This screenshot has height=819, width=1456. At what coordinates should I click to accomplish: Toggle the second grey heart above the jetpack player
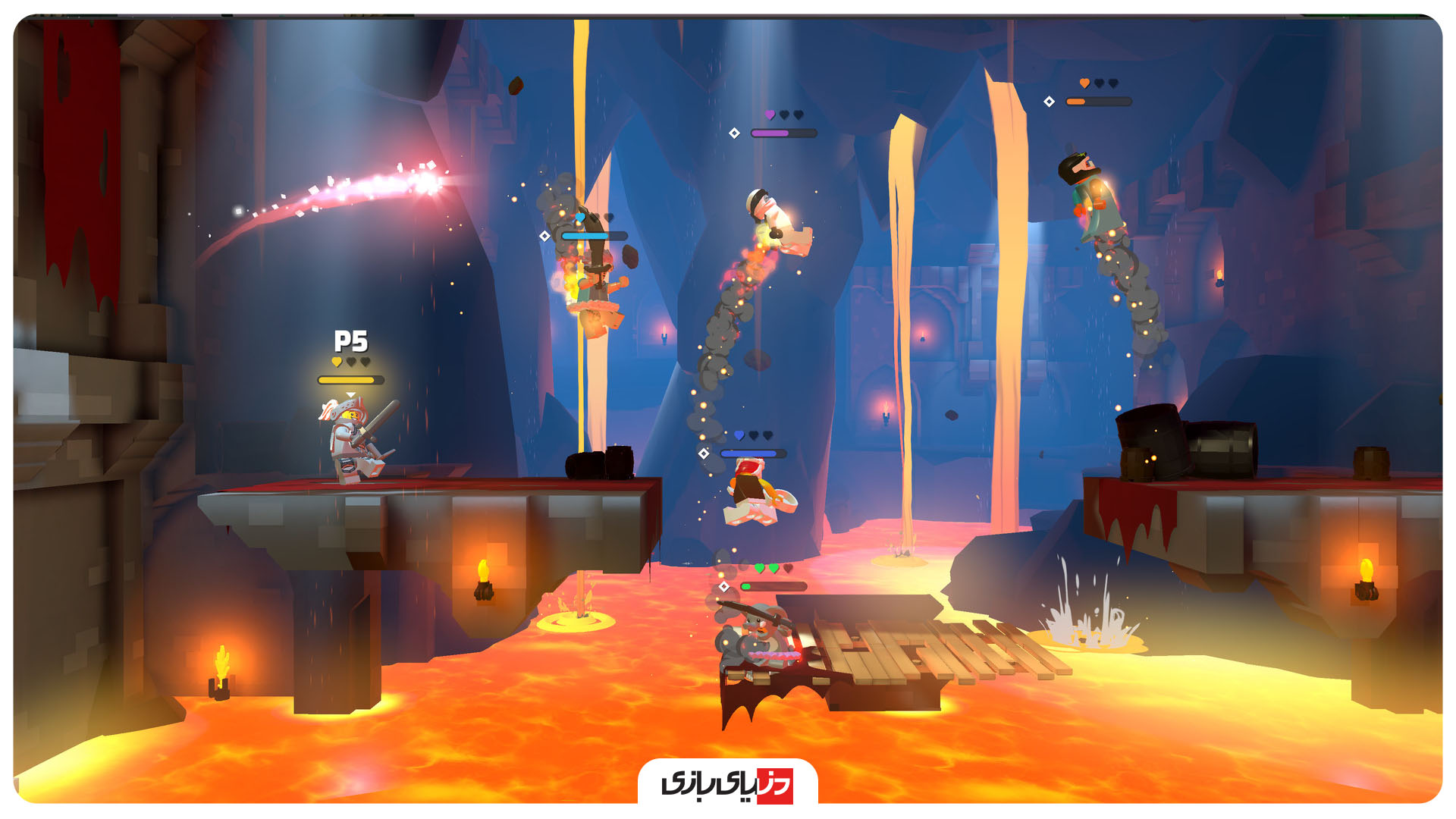click(x=1112, y=83)
